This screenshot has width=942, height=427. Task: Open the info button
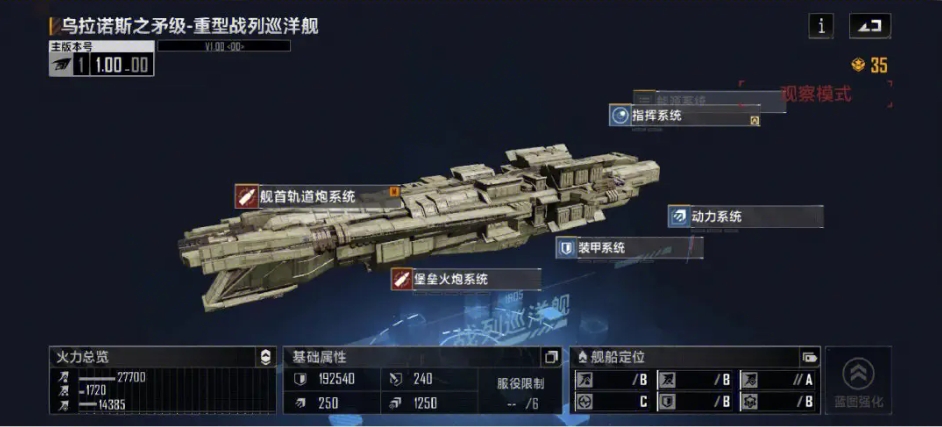pos(820,27)
